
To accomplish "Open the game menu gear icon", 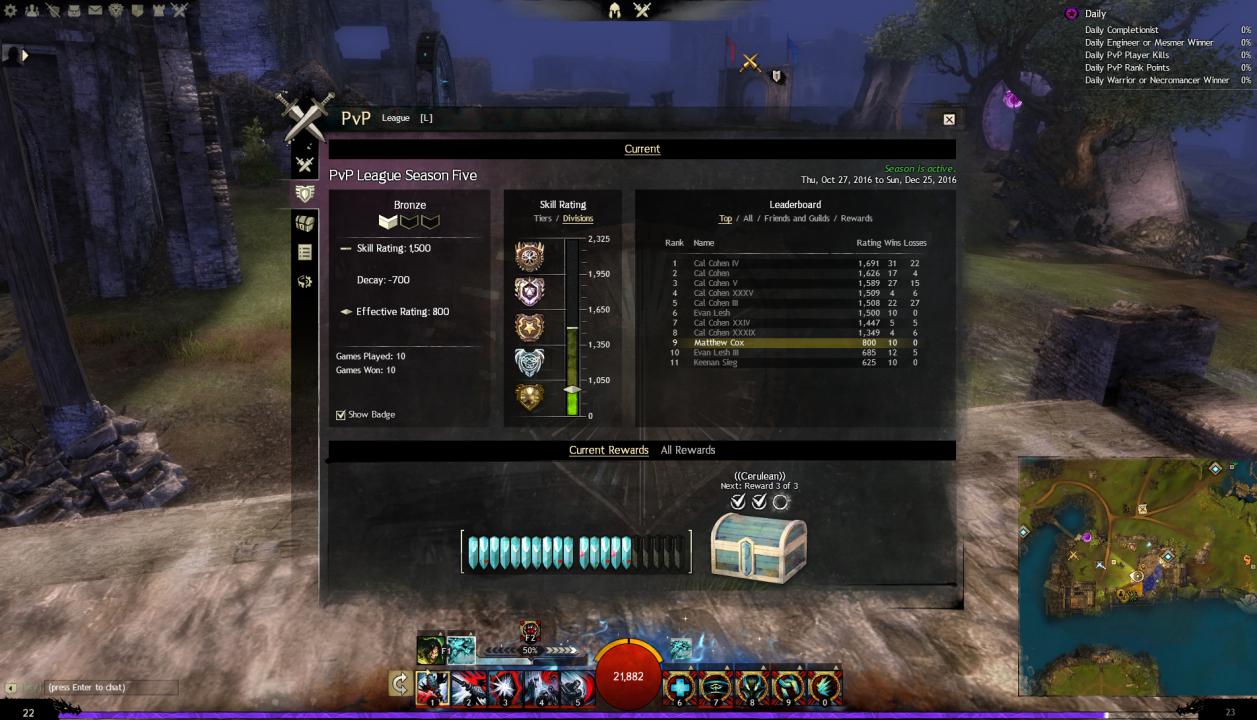I will tap(11, 11).
